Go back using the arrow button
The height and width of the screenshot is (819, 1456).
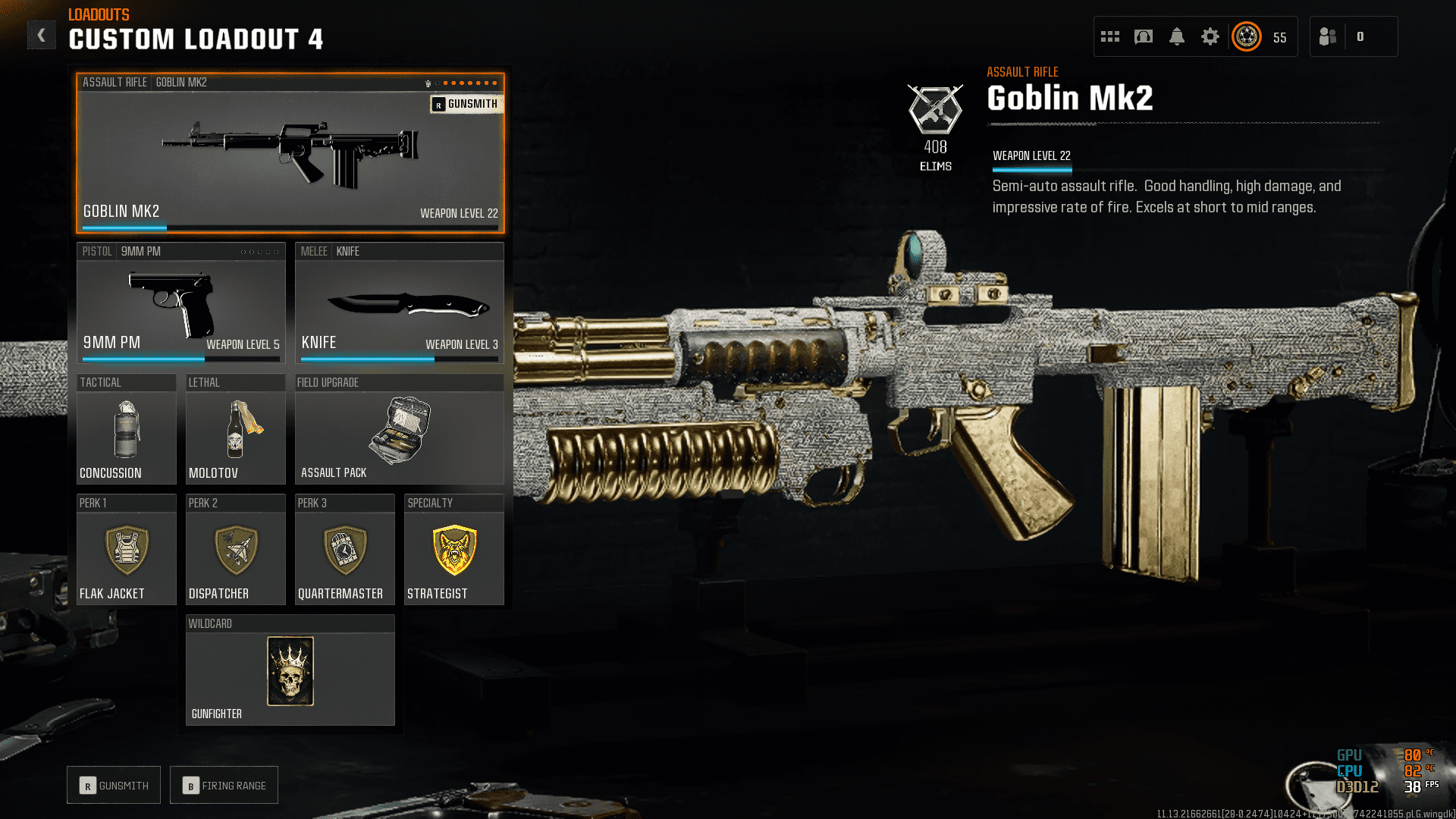tap(42, 35)
